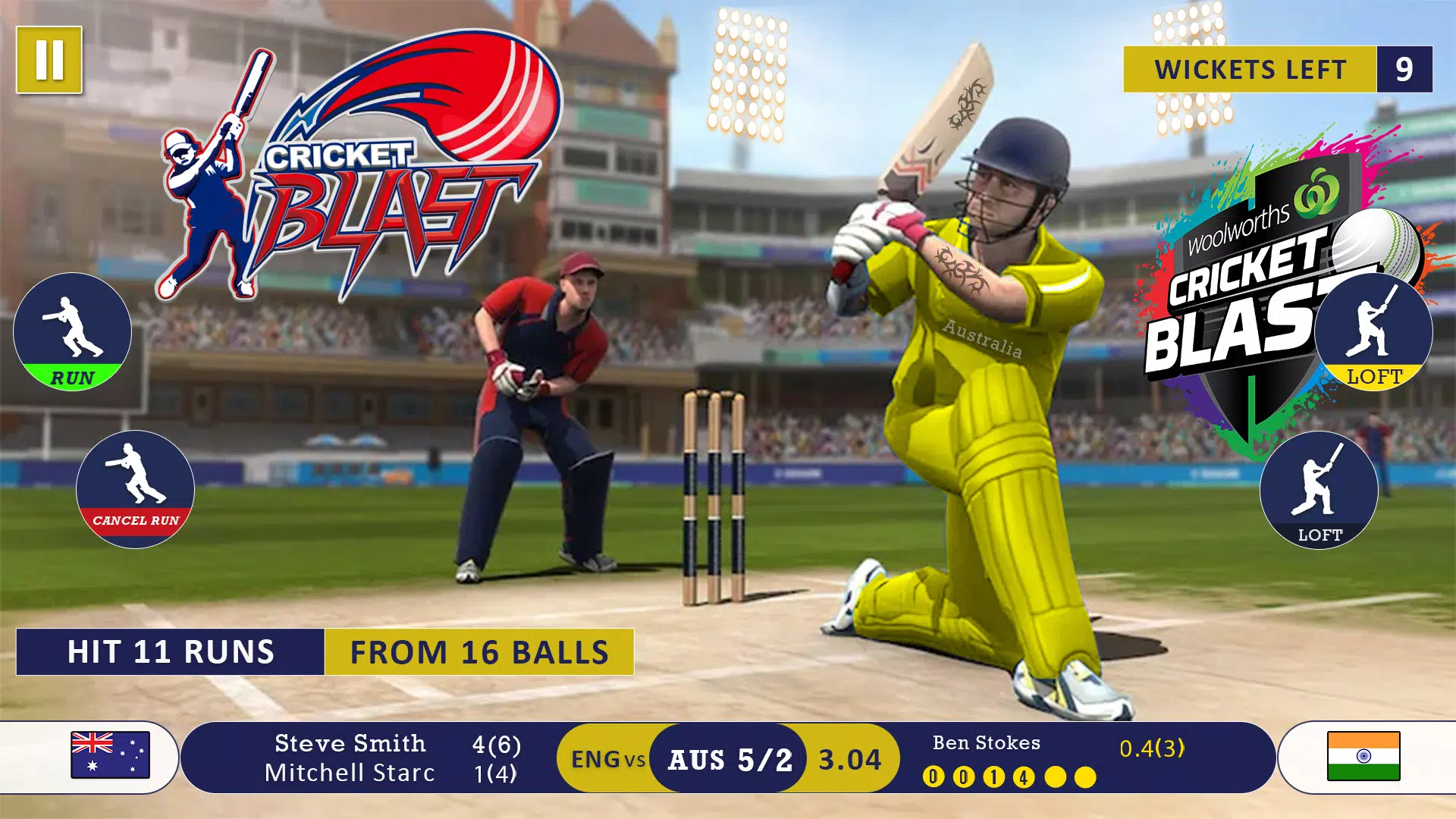Tap the batsman silhouette inside RUN button
Image resolution: width=1456 pixels, height=819 pixels.
pos(72,326)
